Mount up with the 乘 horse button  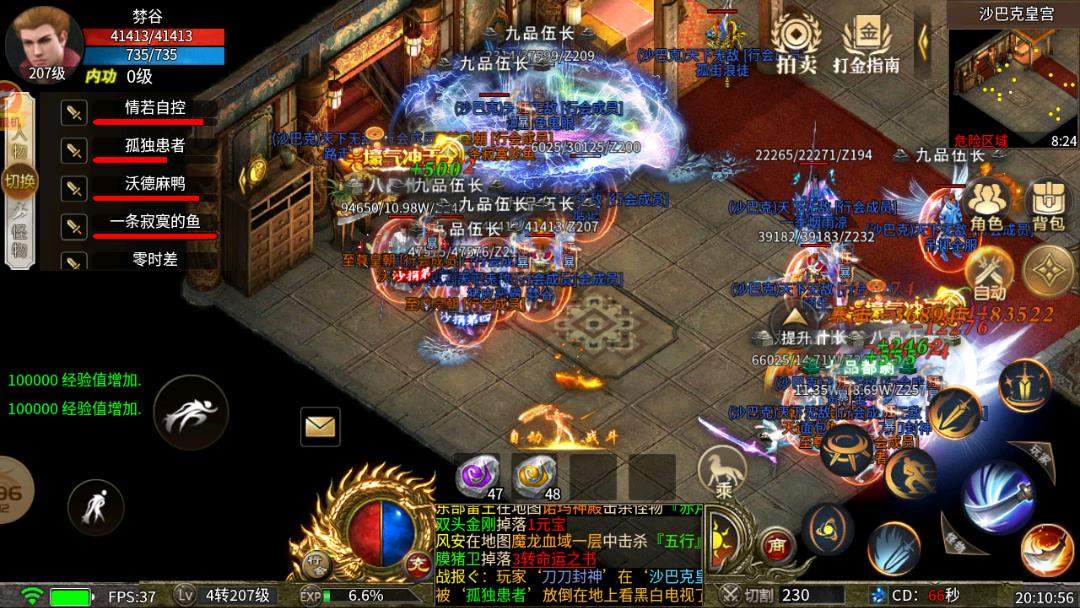(721, 472)
